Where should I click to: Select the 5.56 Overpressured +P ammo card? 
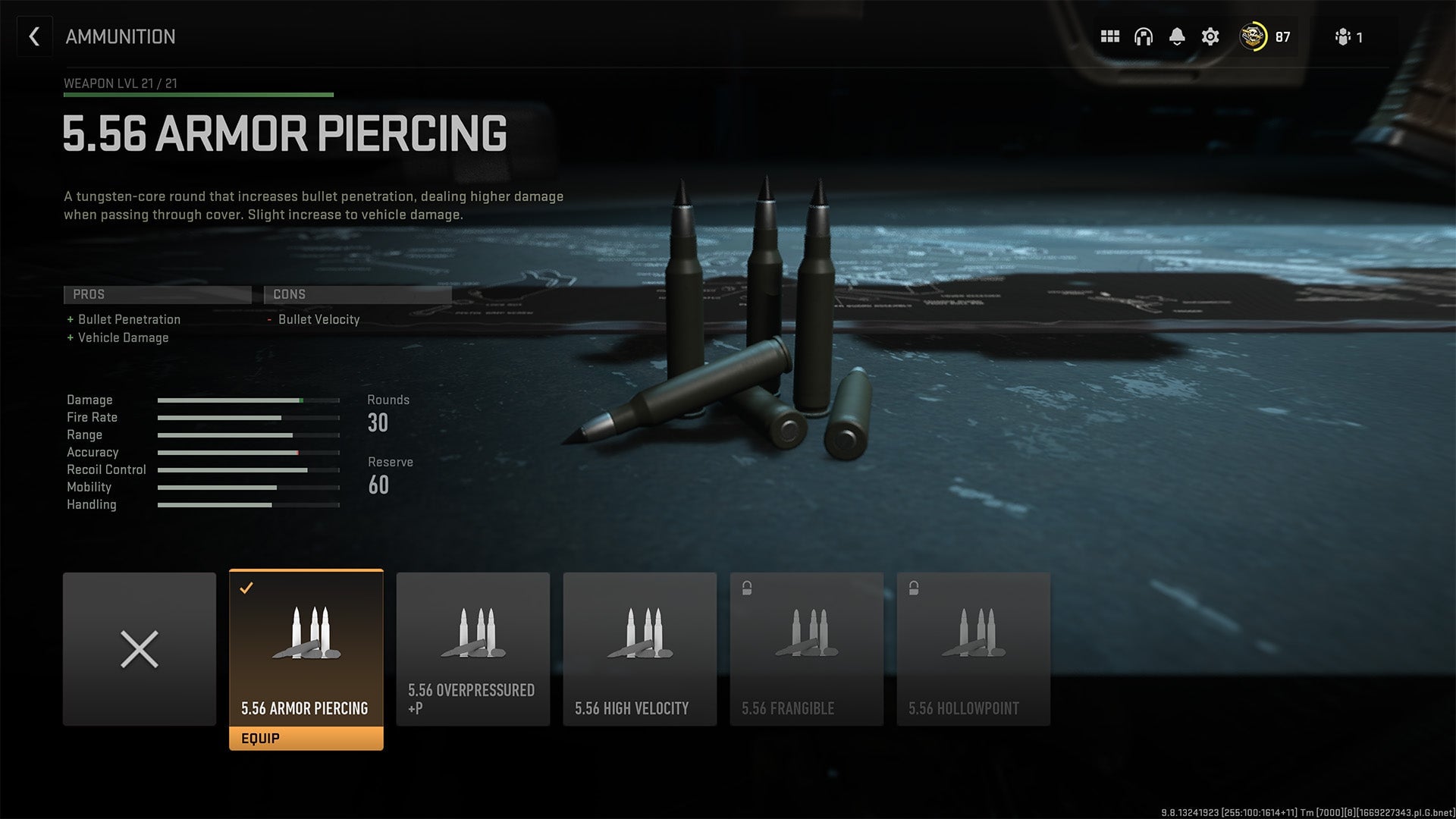click(472, 648)
